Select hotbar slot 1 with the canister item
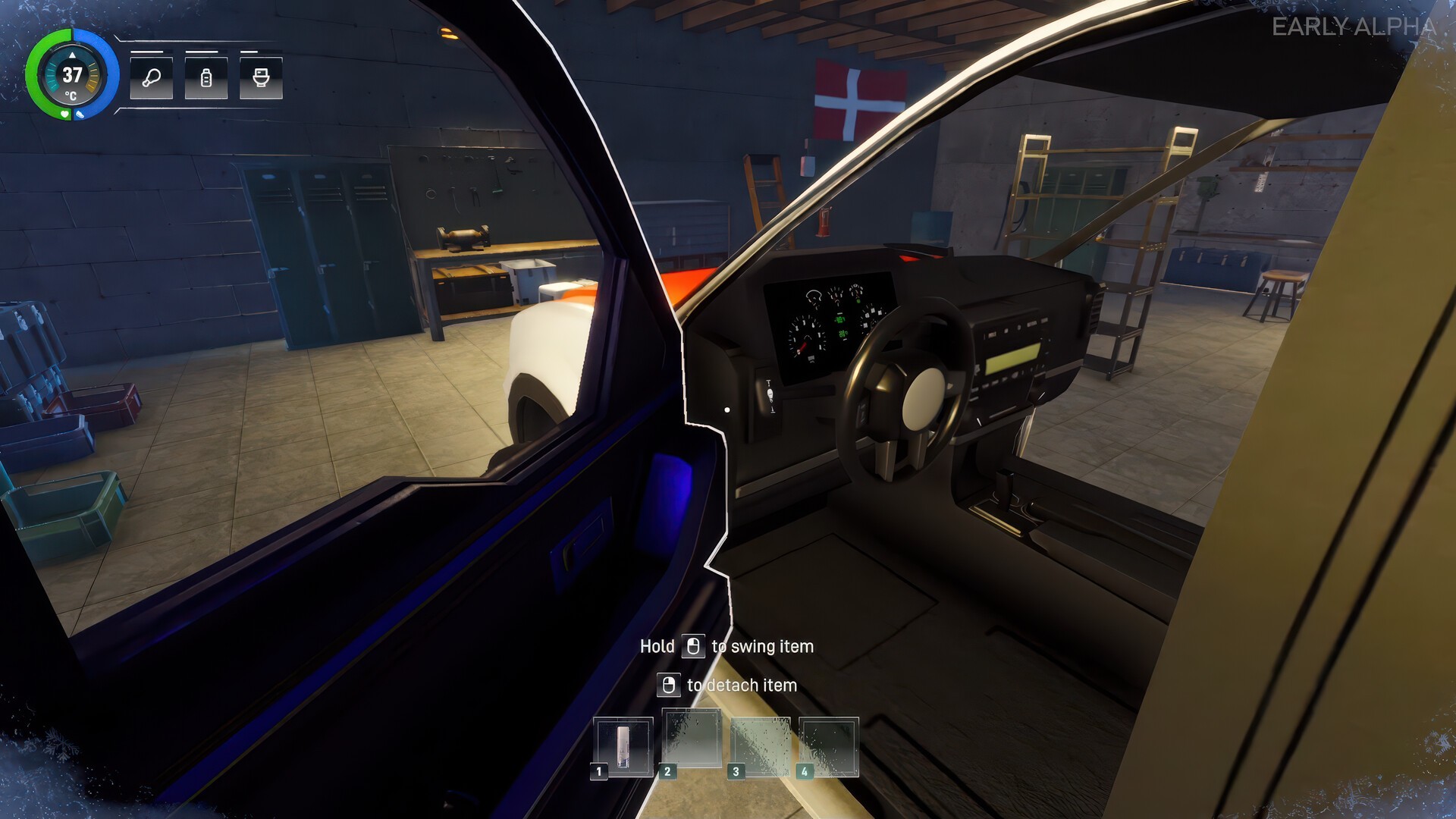The width and height of the screenshot is (1456, 819). point(623,746)
